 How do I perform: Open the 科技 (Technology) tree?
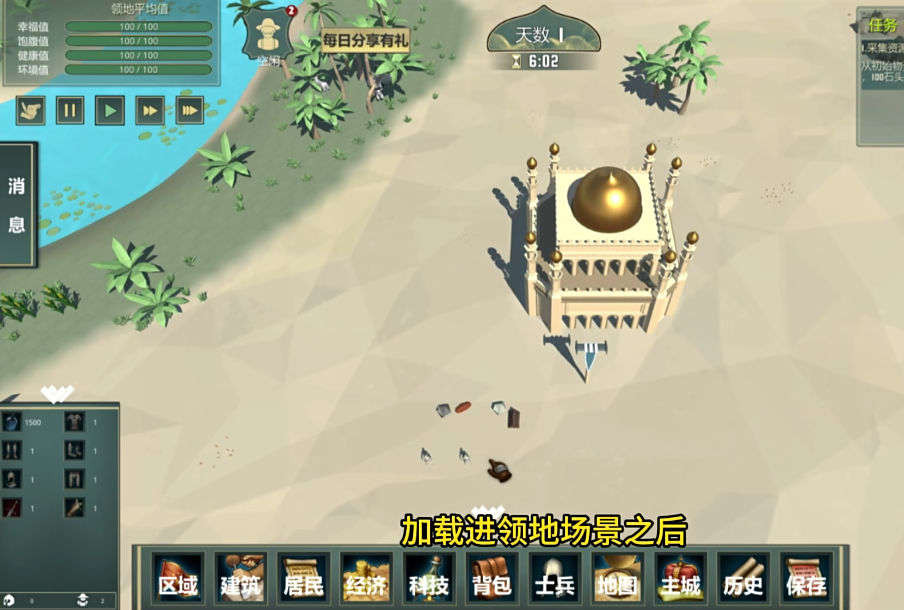click(x=429, y=580)
